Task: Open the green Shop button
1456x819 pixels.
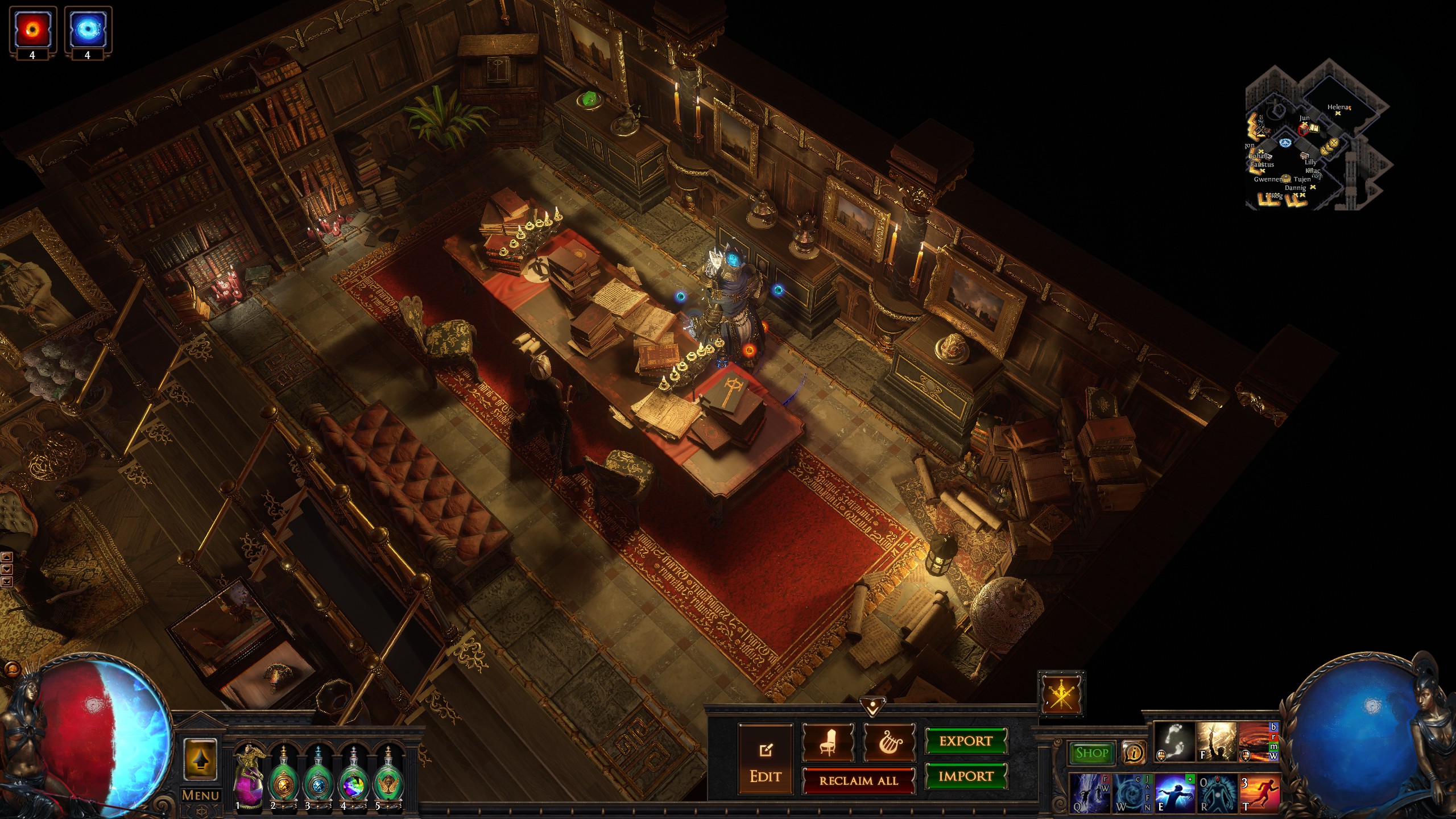Action: tap(1091, 753)
